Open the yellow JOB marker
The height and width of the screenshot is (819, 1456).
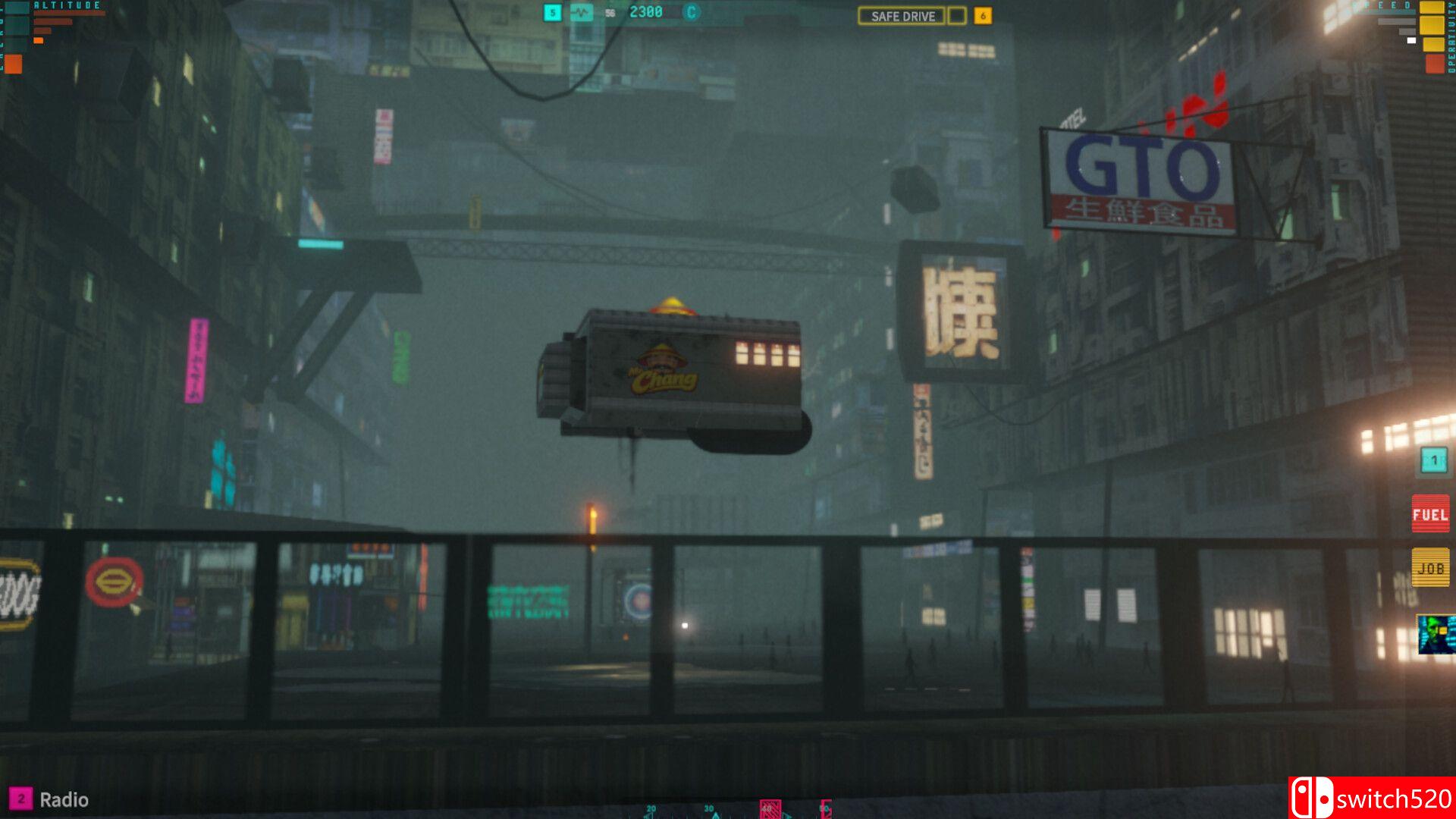click(x=1430, y=568)
